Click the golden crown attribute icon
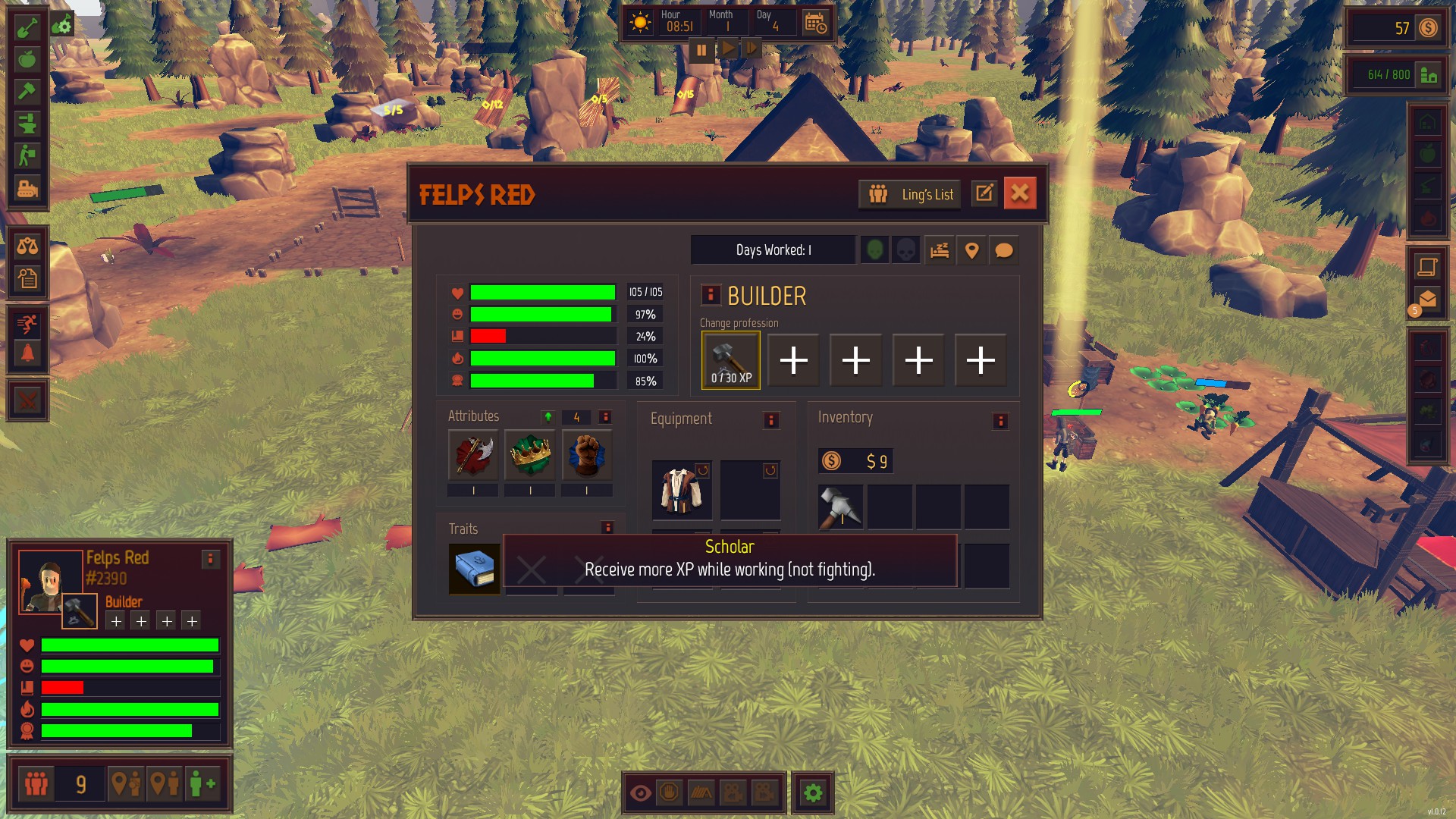1456x819 pixels. (x=529, y=455)
